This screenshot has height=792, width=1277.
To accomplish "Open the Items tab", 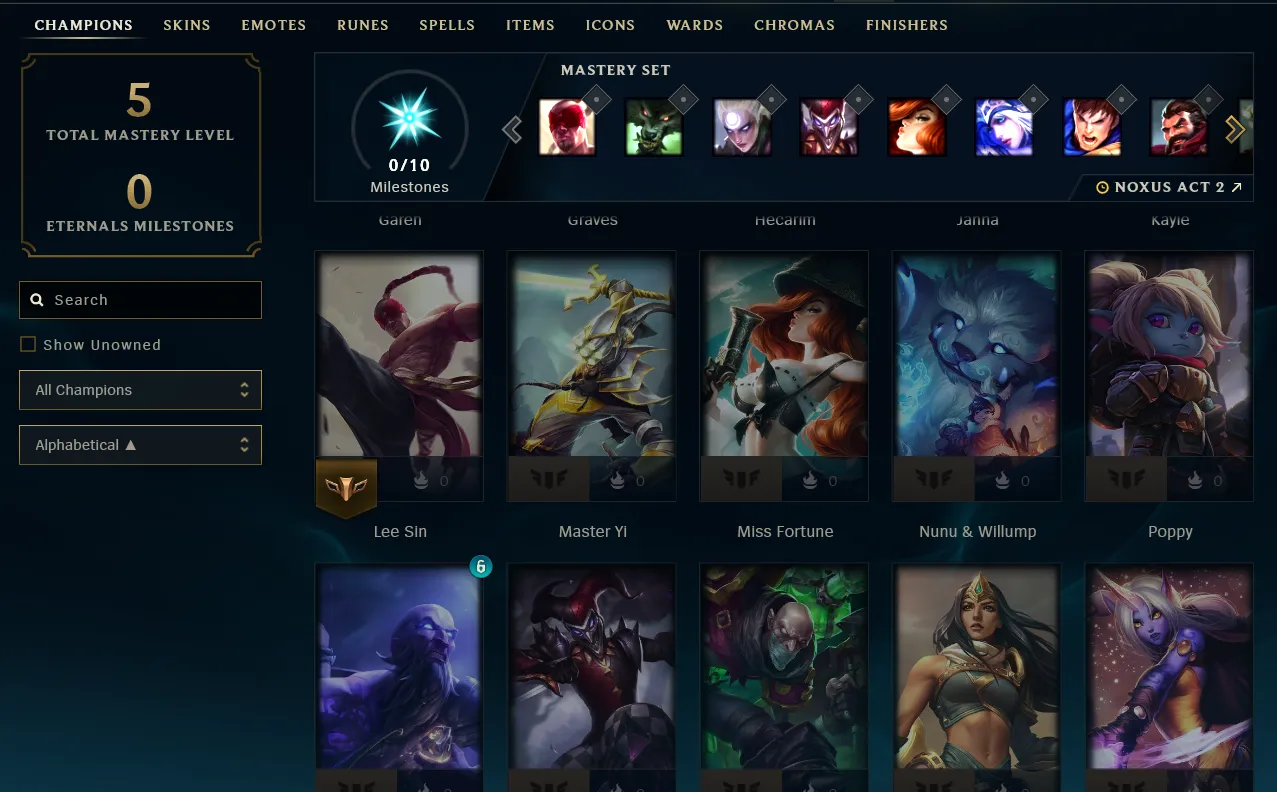I will point(530,25).
